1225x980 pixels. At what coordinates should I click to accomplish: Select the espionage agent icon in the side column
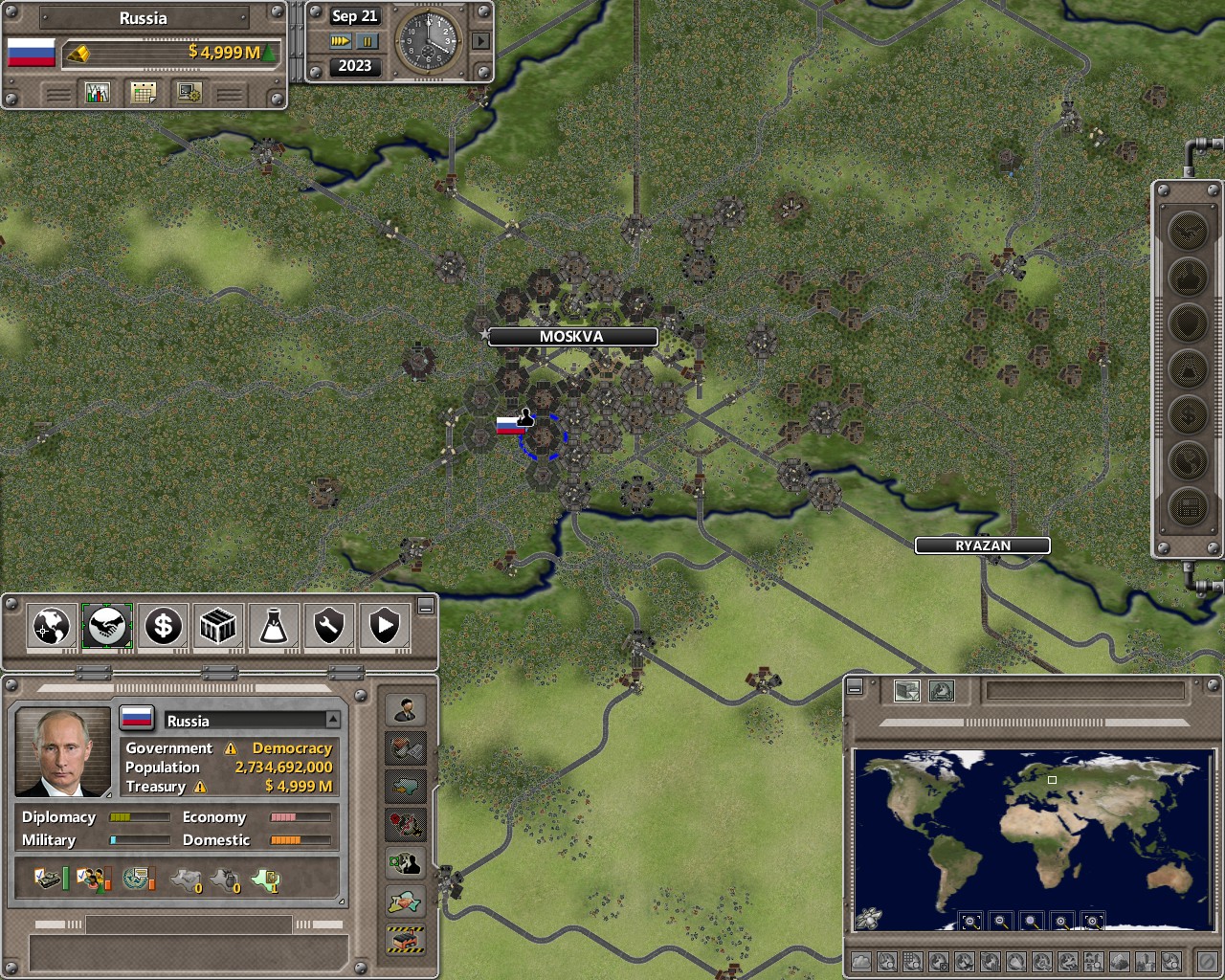point(406,863)
